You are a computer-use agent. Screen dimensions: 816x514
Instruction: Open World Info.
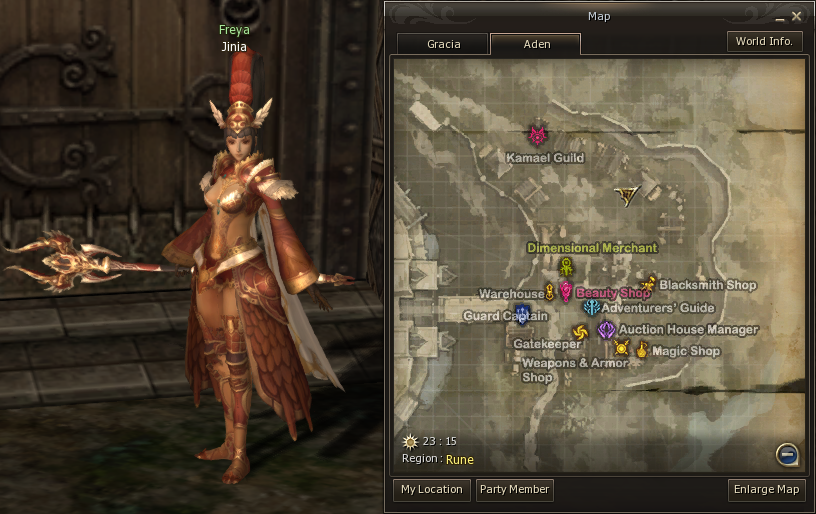click(x=764, y=41)
